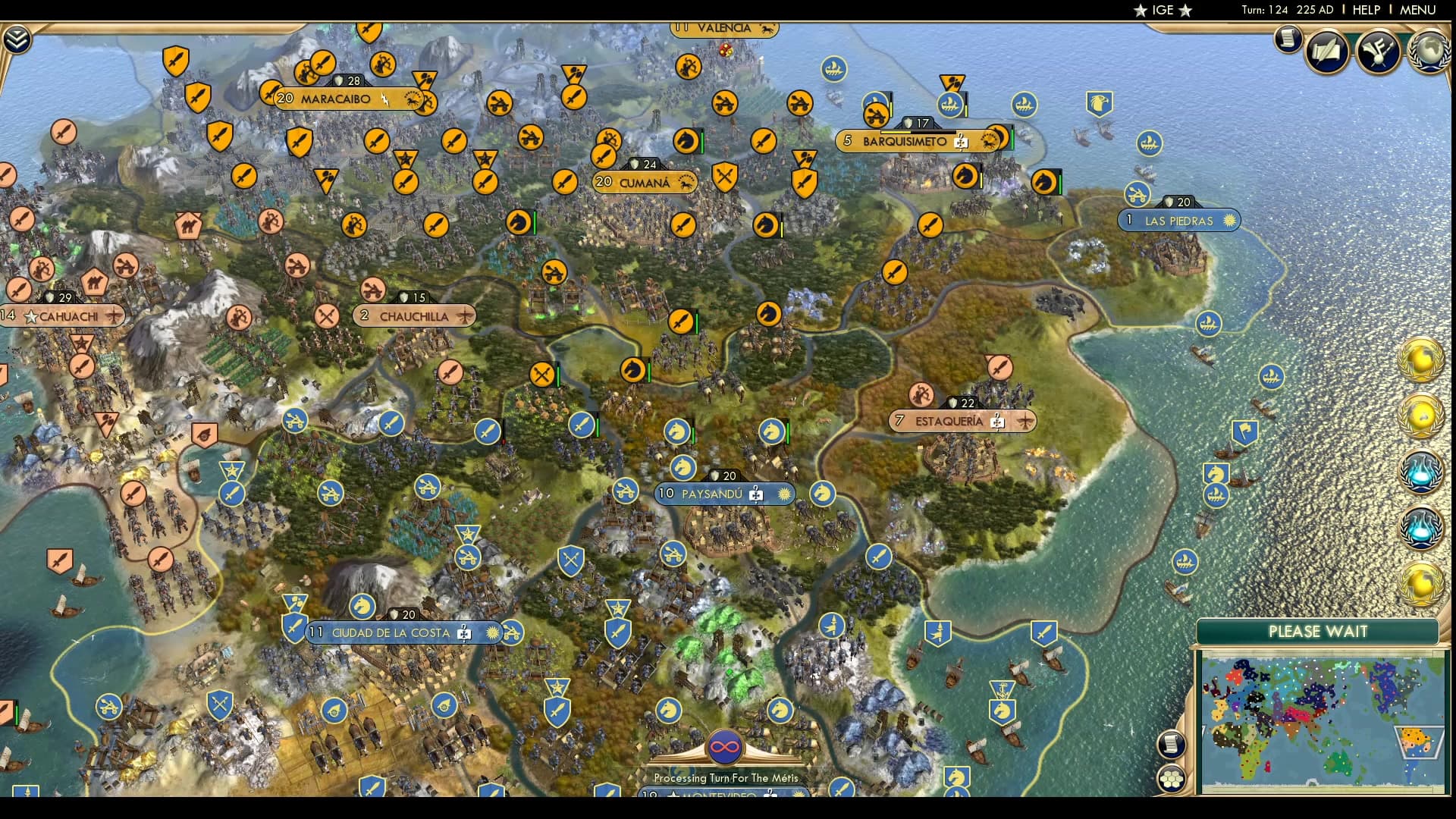The height and width of the screenshot is (819, 1456).
Task: Select the Cumaná city banner
Action: (645, 182)
